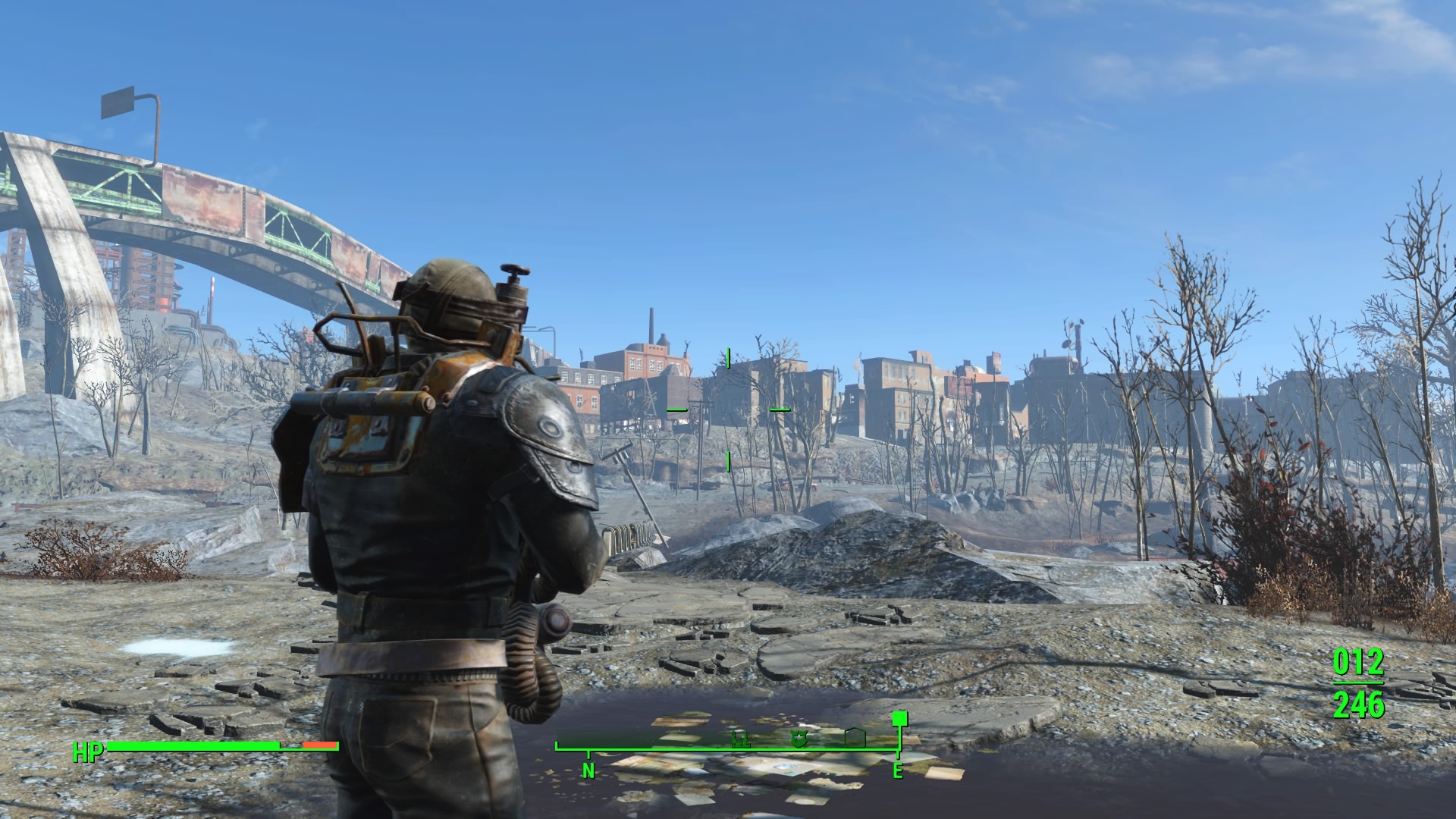
Task: Click the police badge compass marker
Action: 799,740
